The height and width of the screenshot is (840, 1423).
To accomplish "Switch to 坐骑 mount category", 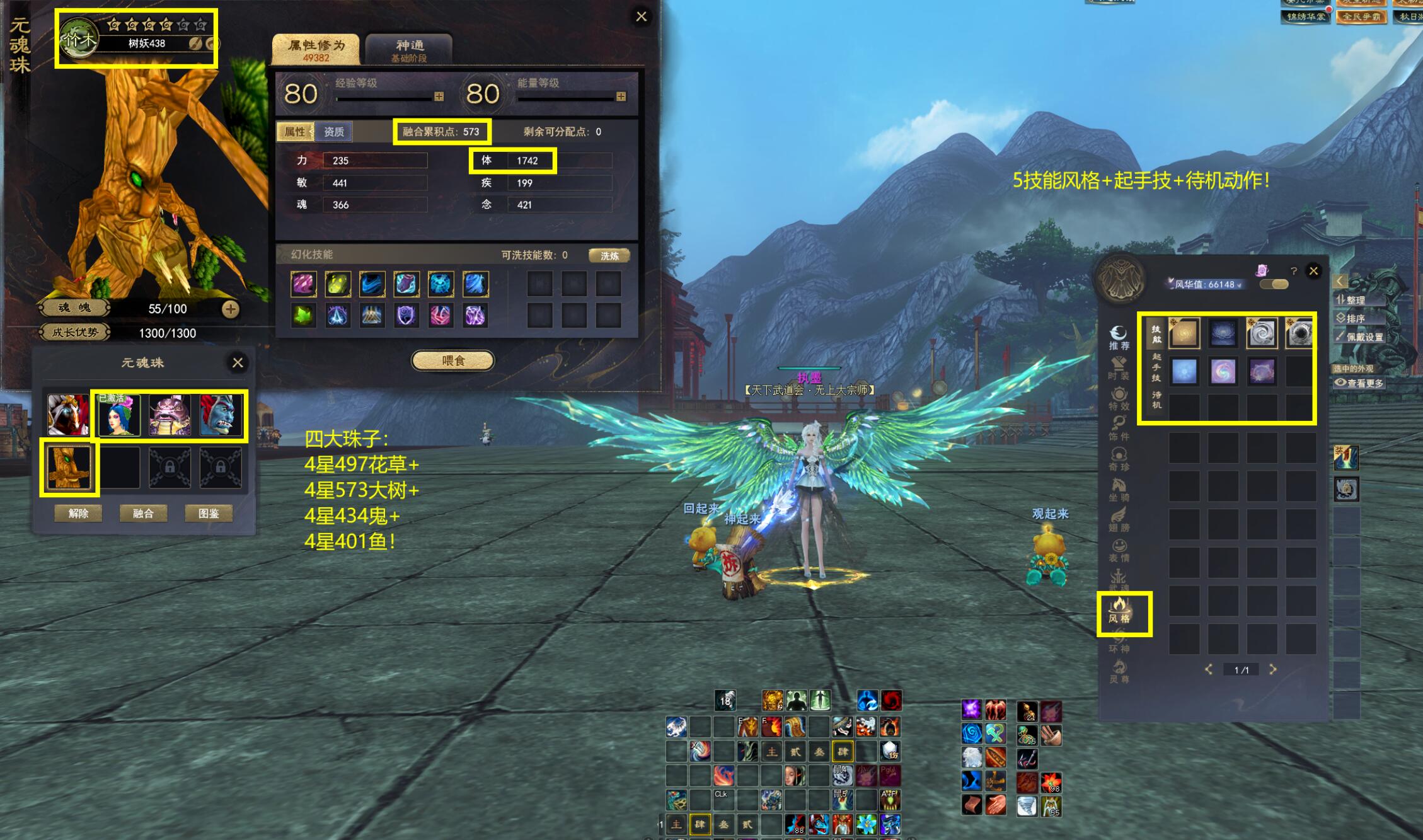I will (1119, 490).
